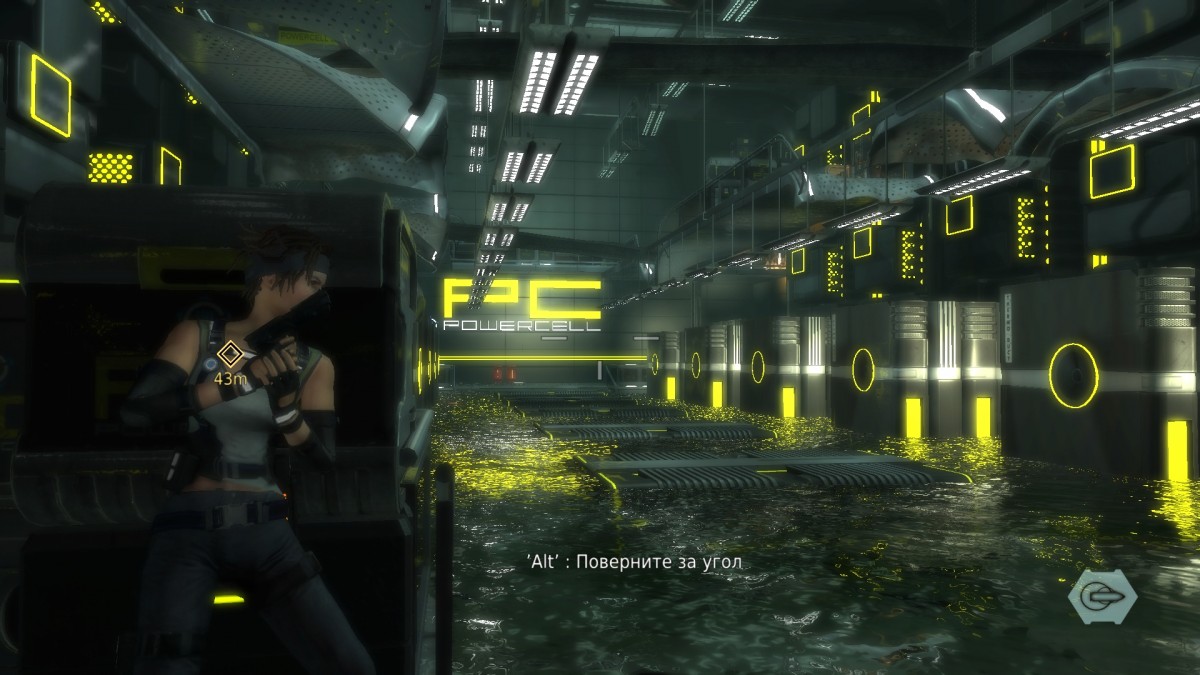Click the diamond objective waypoint marker

coord(231,353)
